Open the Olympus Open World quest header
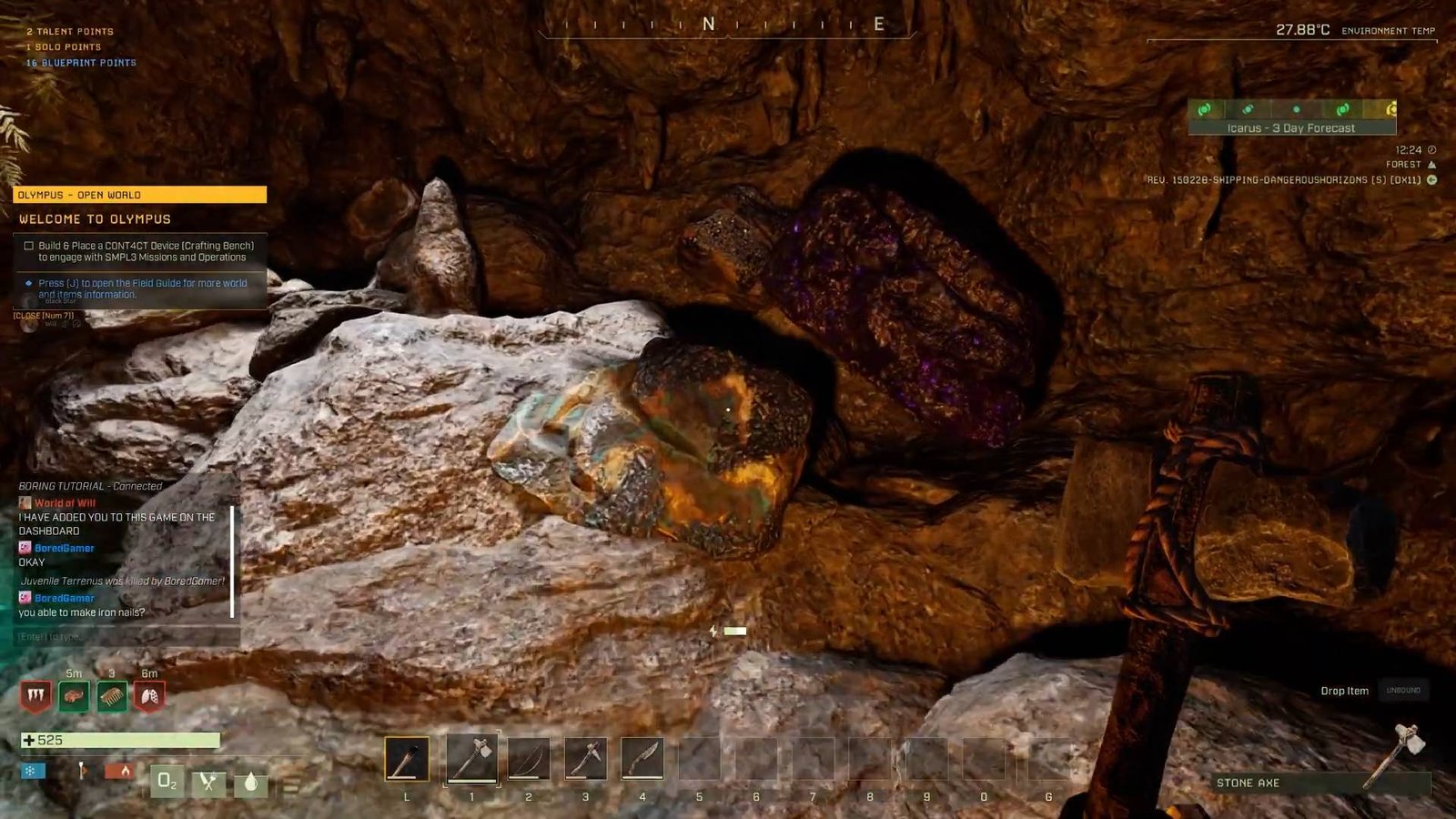 139,195
